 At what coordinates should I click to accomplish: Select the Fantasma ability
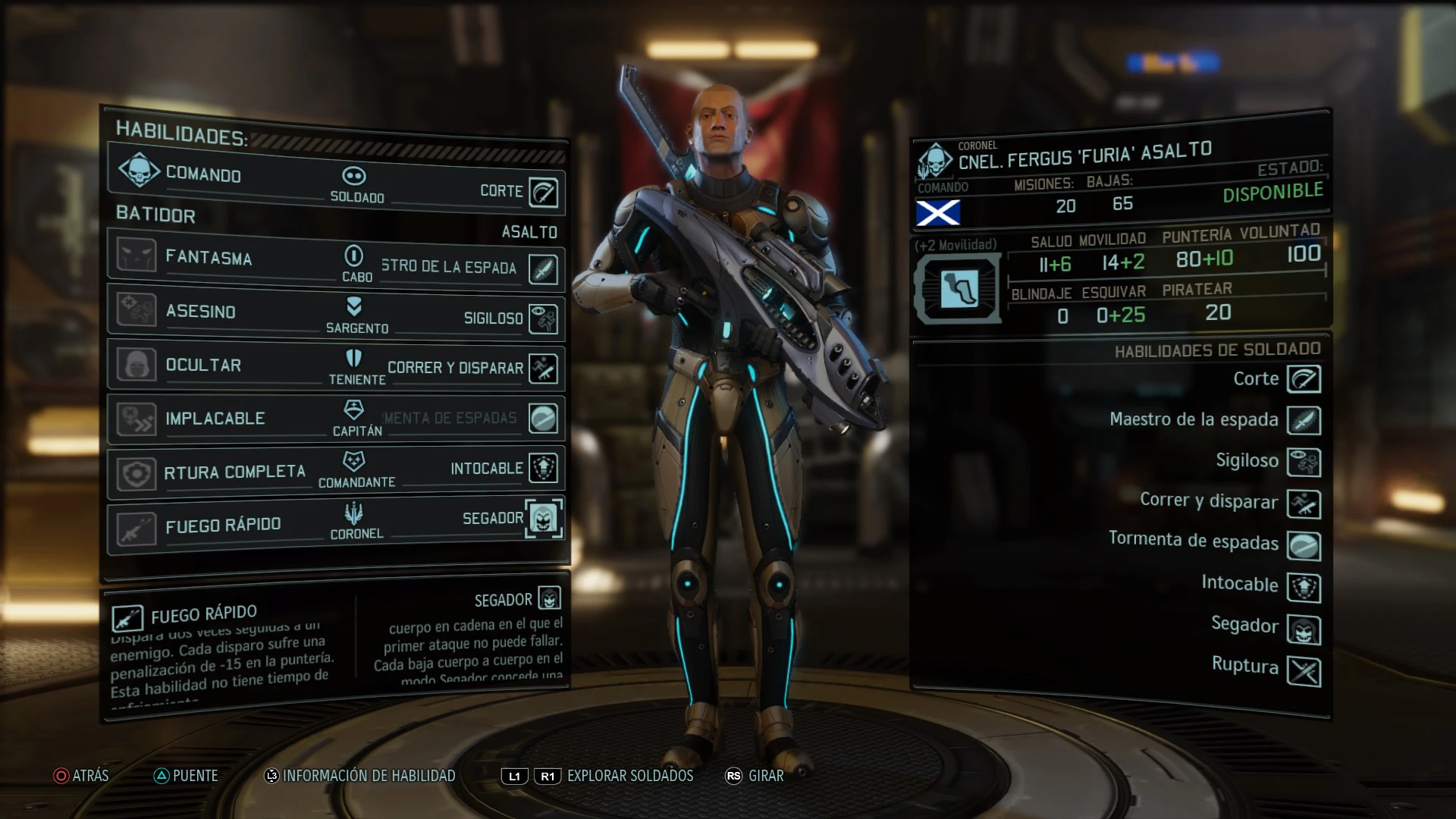point(209,258)
